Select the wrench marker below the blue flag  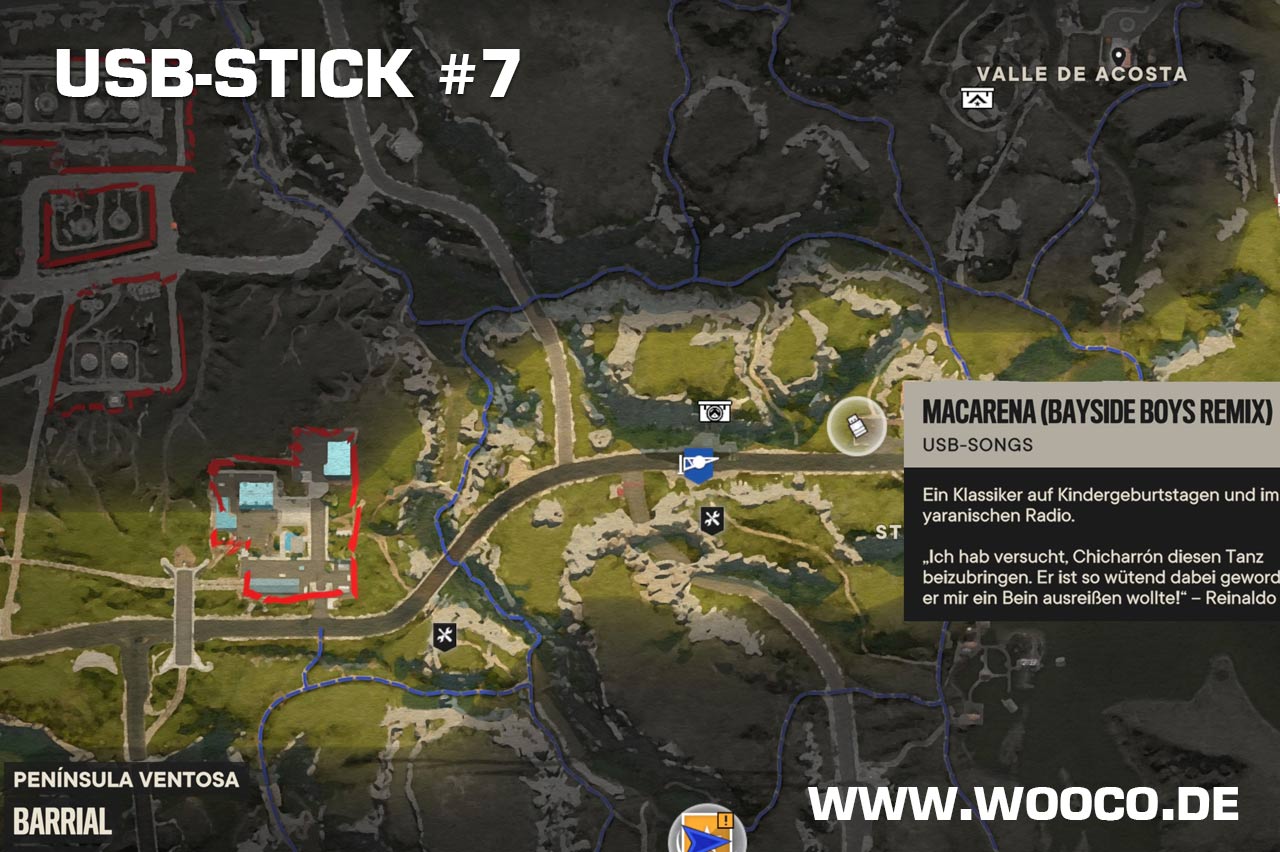[711, 519]
